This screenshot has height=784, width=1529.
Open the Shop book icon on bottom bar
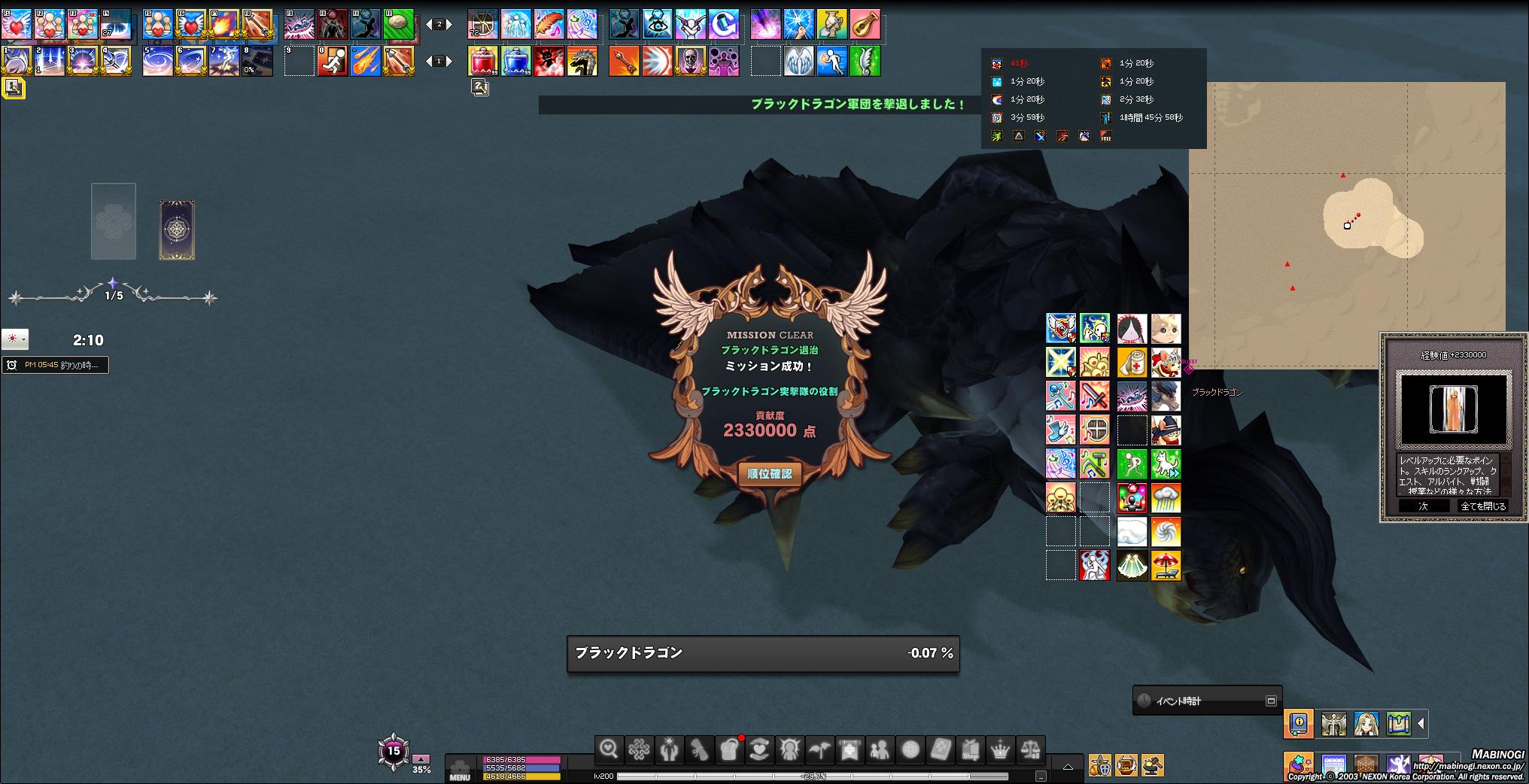point(971,749)
